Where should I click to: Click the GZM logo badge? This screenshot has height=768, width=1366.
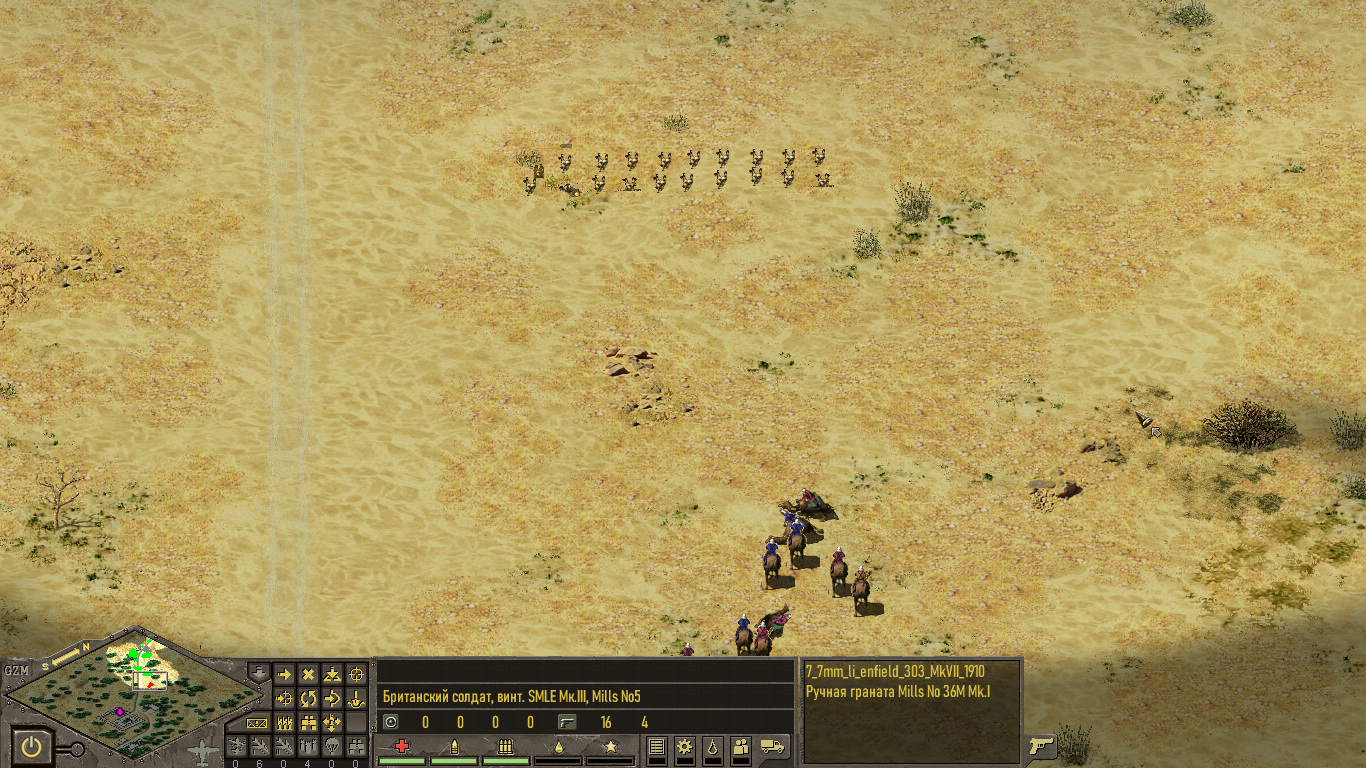(17, 670)
